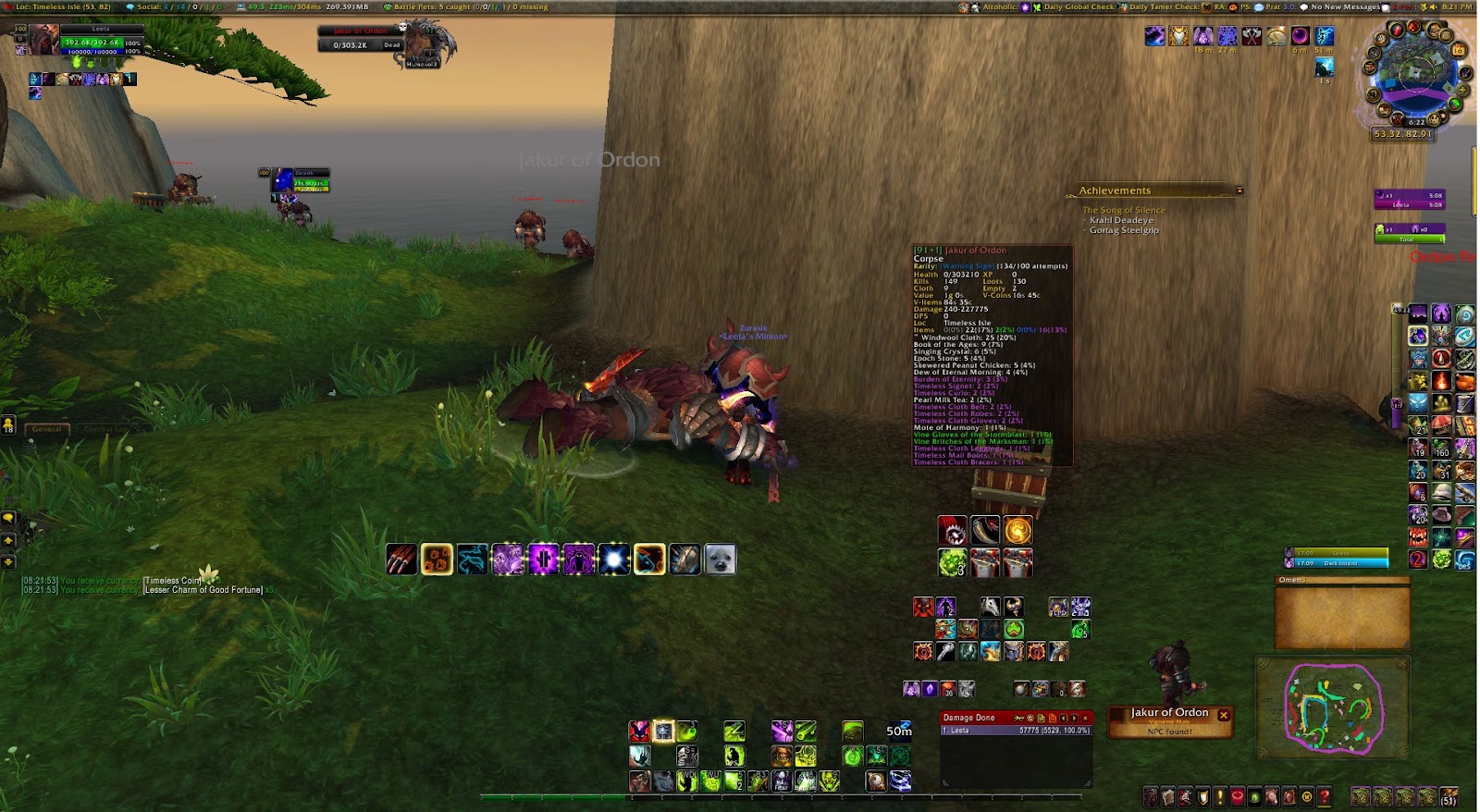
Task: Click the purple orb buff with 6 m
Action: (x=1300, y=36)
